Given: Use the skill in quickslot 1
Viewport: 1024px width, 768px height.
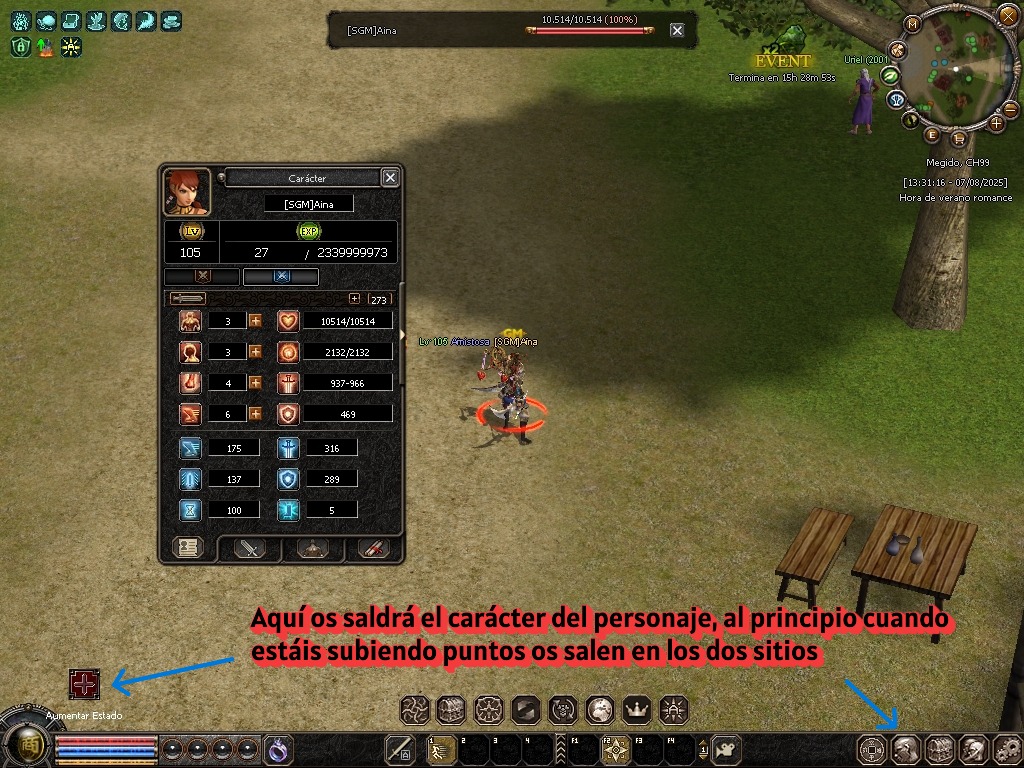Looking at the screenshot, I should 441,749.
